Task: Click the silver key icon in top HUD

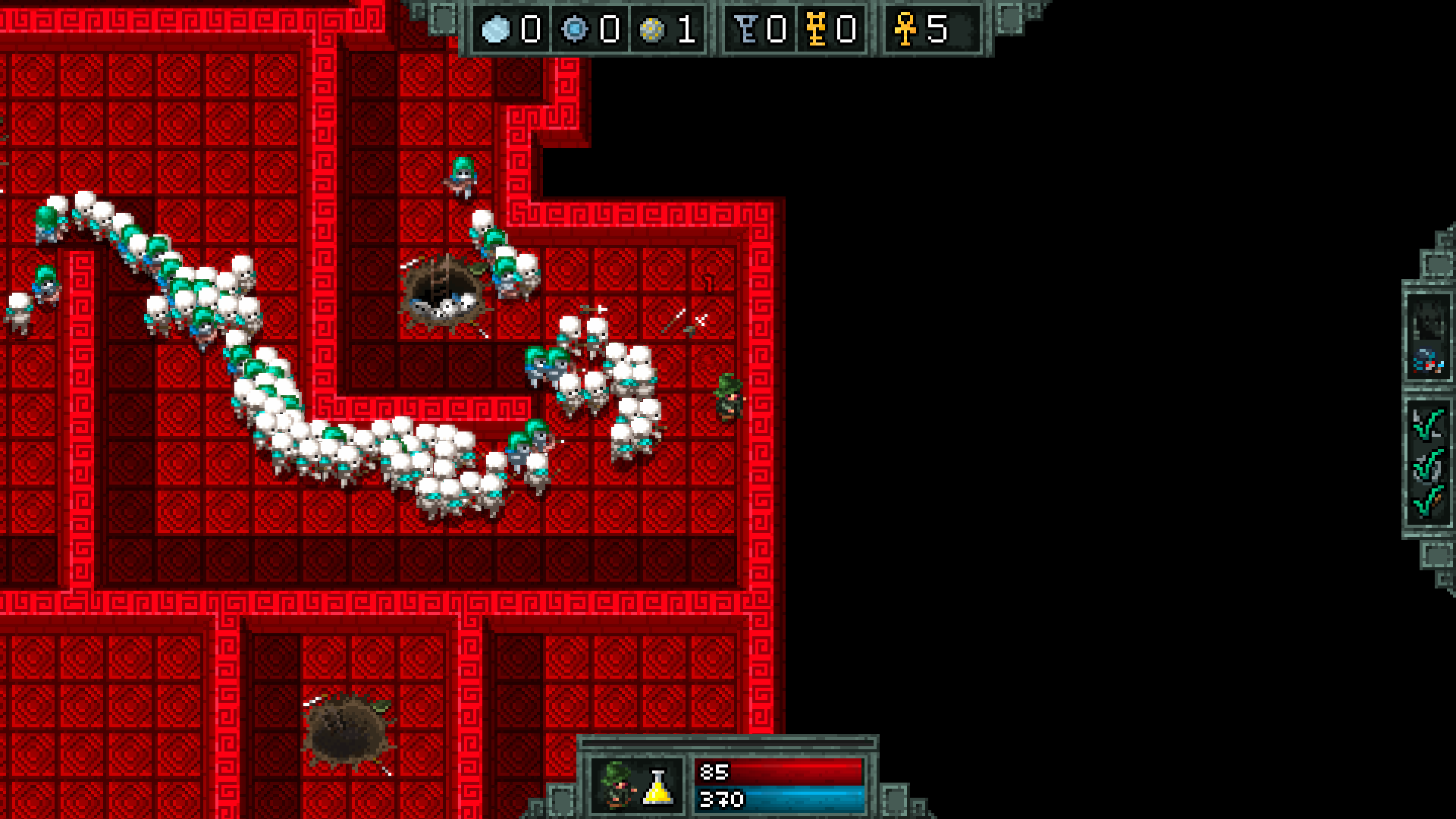Action: 746,29
